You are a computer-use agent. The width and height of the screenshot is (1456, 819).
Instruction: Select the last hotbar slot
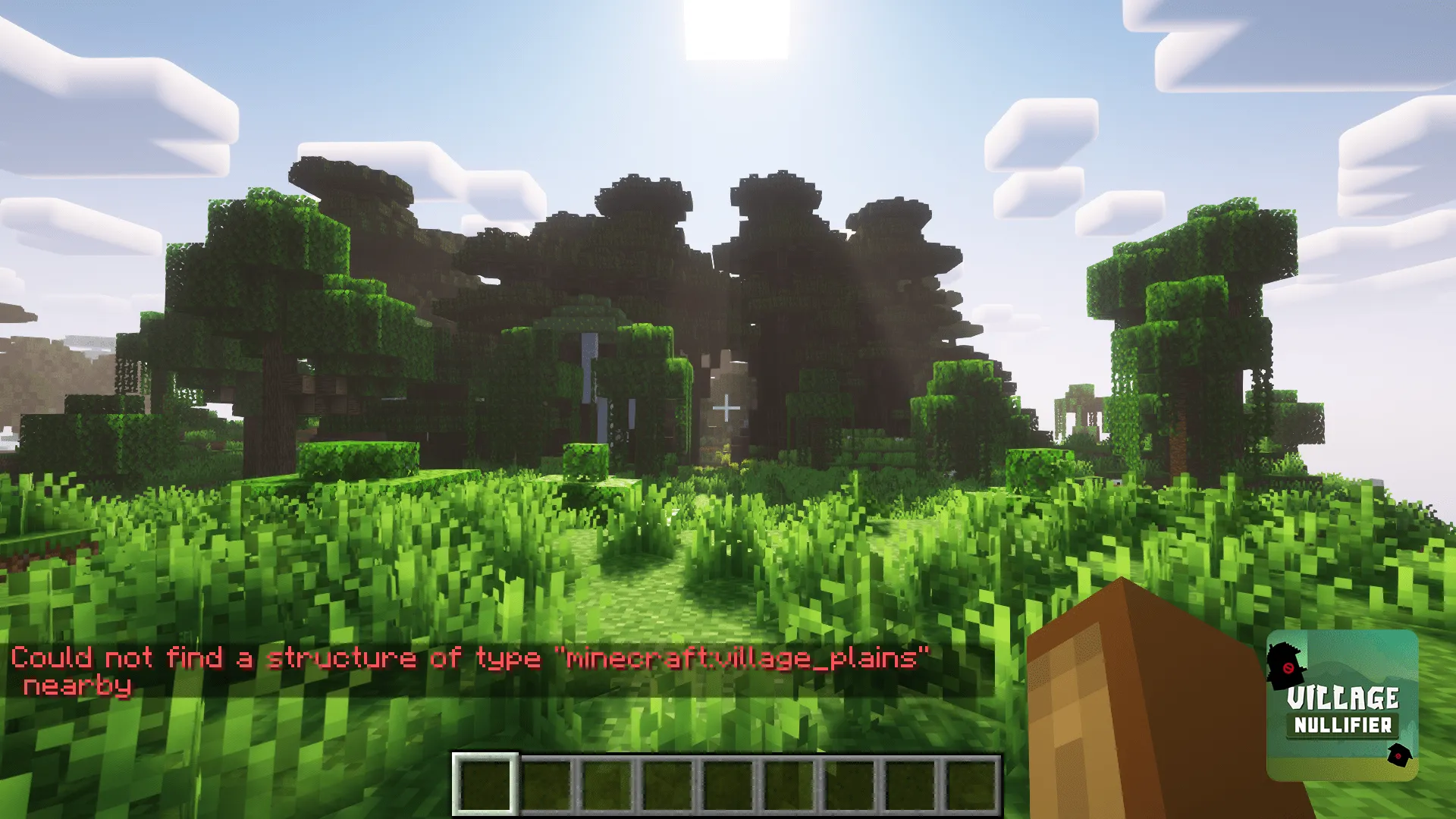coord(971,783)
